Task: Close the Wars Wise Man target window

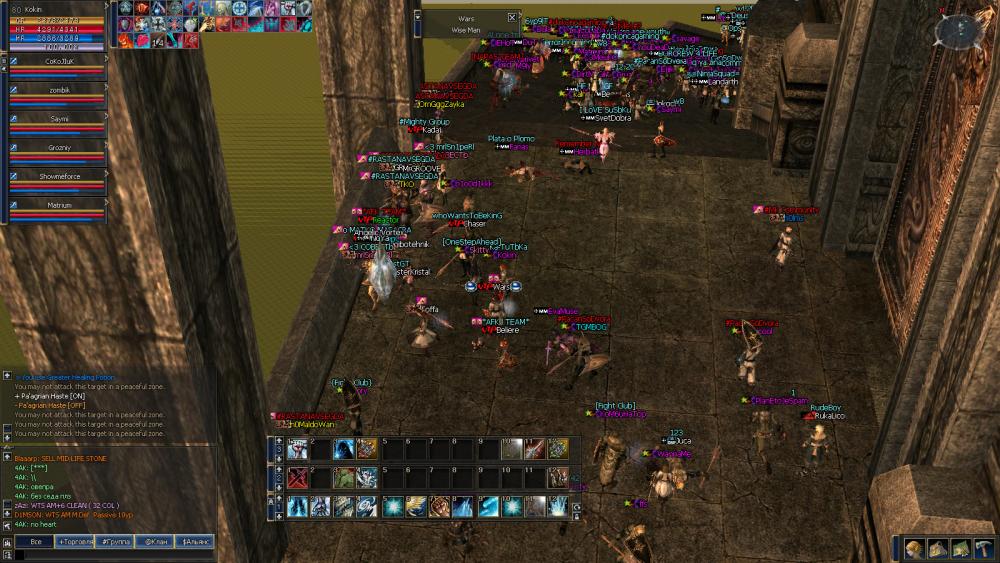Action: point(512,17)
